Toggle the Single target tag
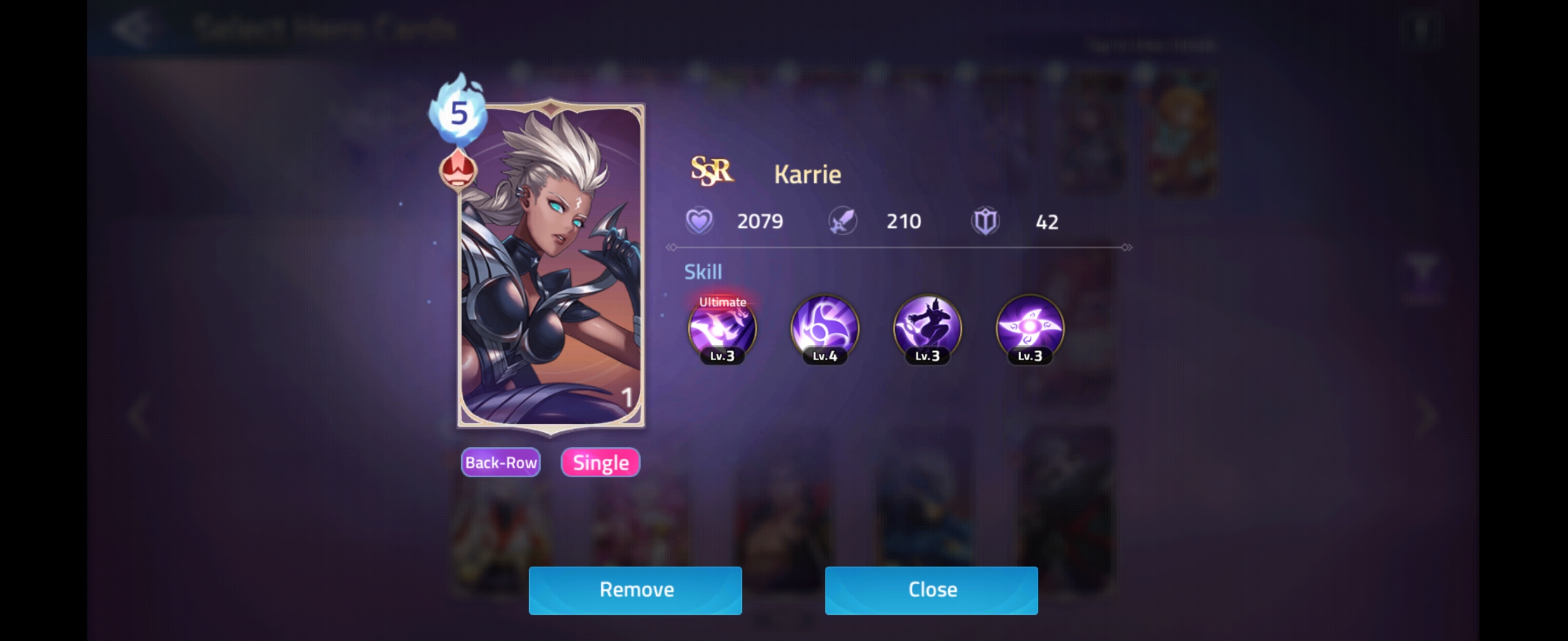This screenshot has height=641, width=1568. click(599, 462)
